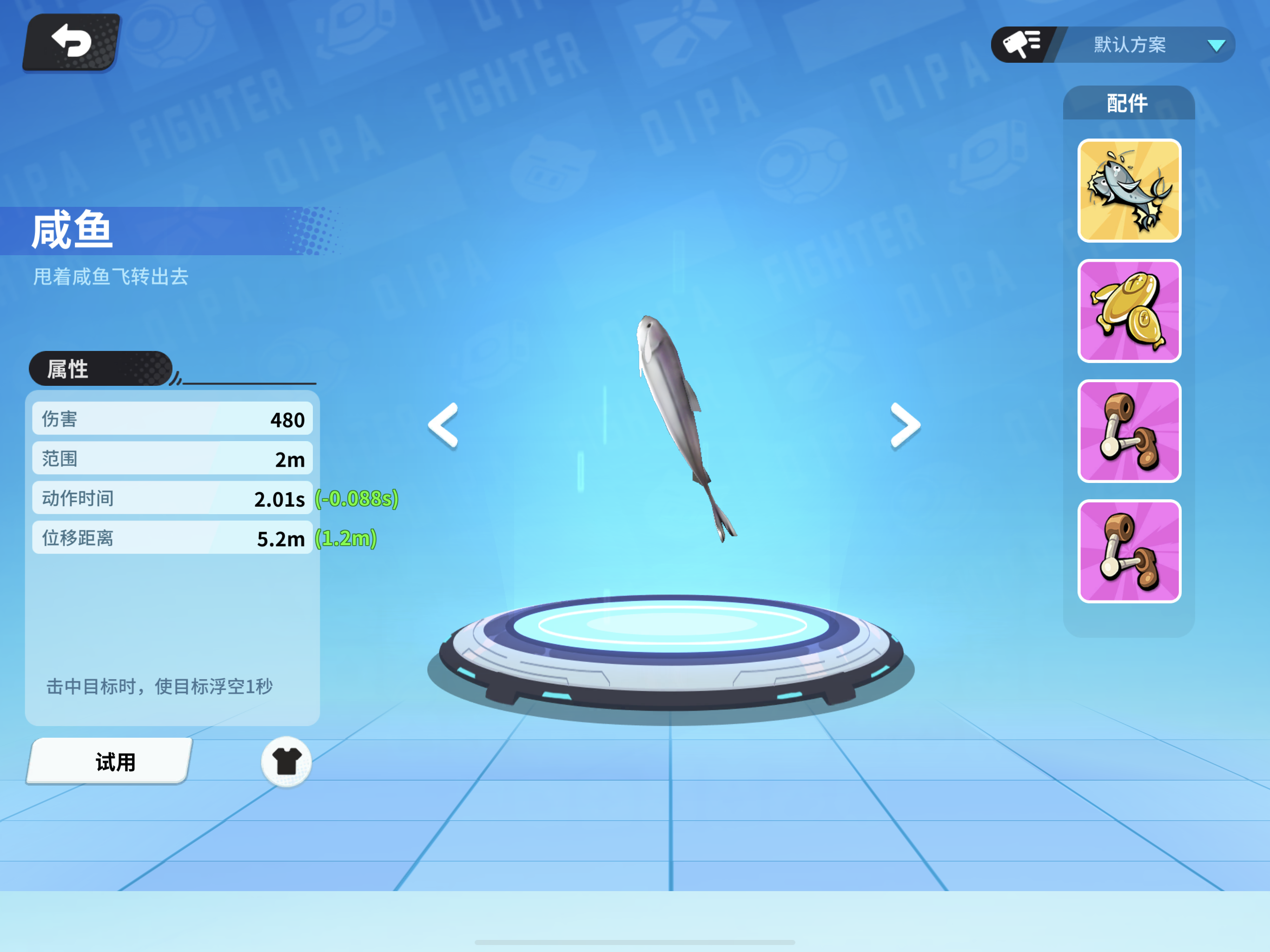Viewport: 1270px width, 952px height.
Task: Click the 位移距离 5.2m stat row
Action: pos(172,538)
